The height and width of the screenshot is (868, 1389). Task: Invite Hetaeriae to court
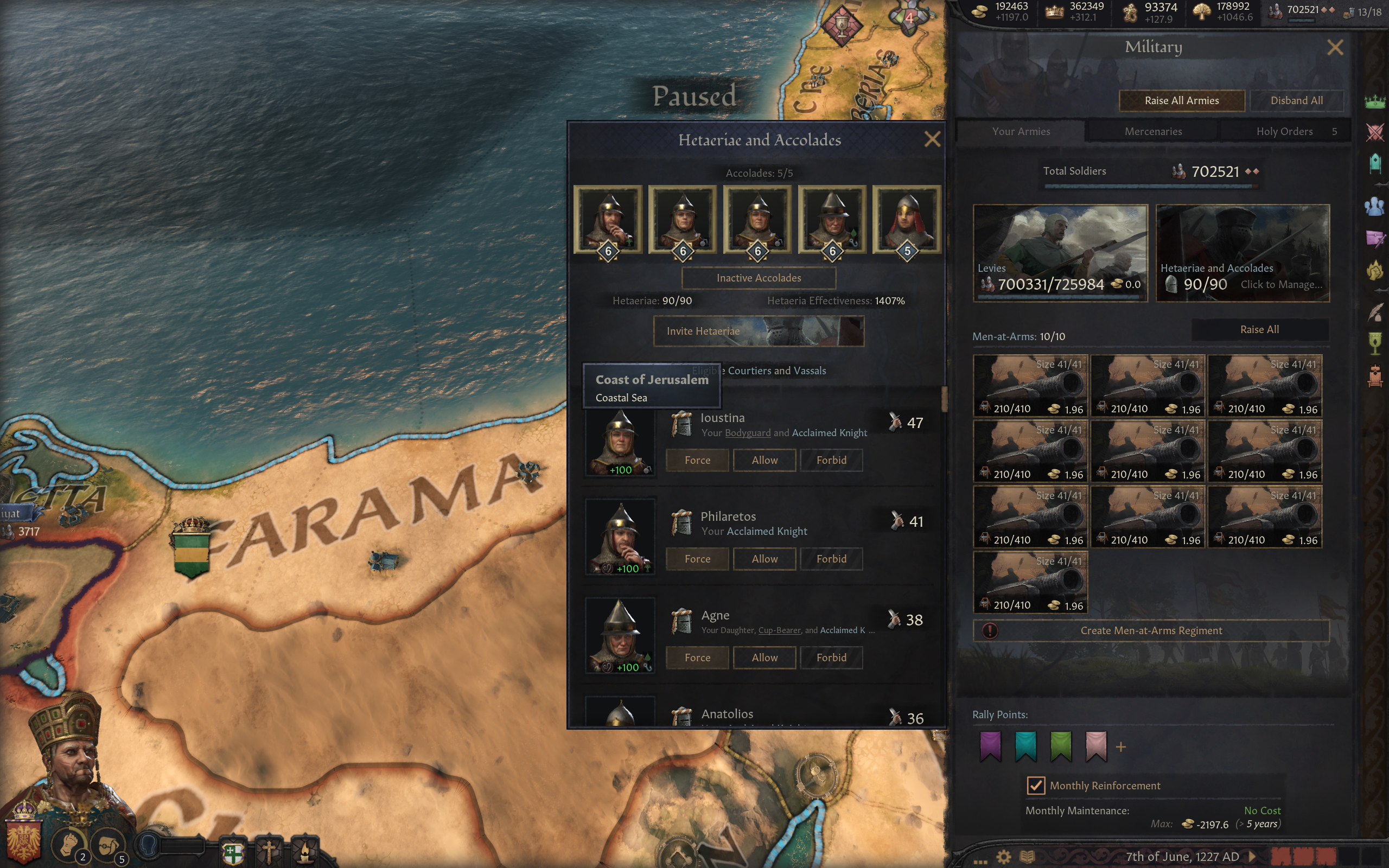[758, 331]
